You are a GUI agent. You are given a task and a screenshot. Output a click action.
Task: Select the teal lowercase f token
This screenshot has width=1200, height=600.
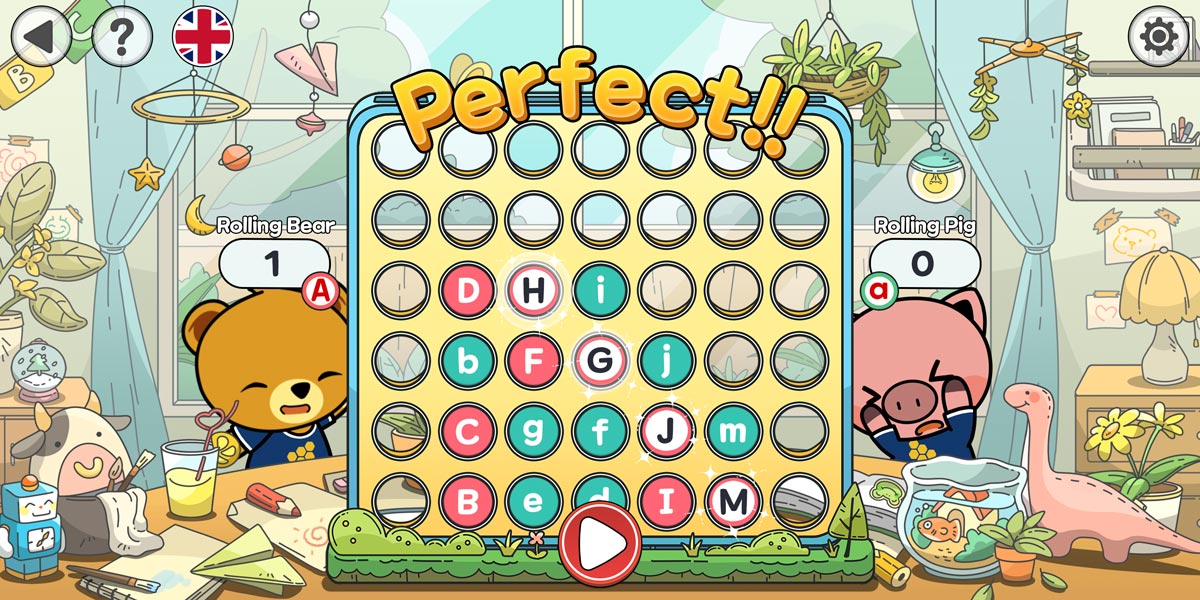(601, 431)
